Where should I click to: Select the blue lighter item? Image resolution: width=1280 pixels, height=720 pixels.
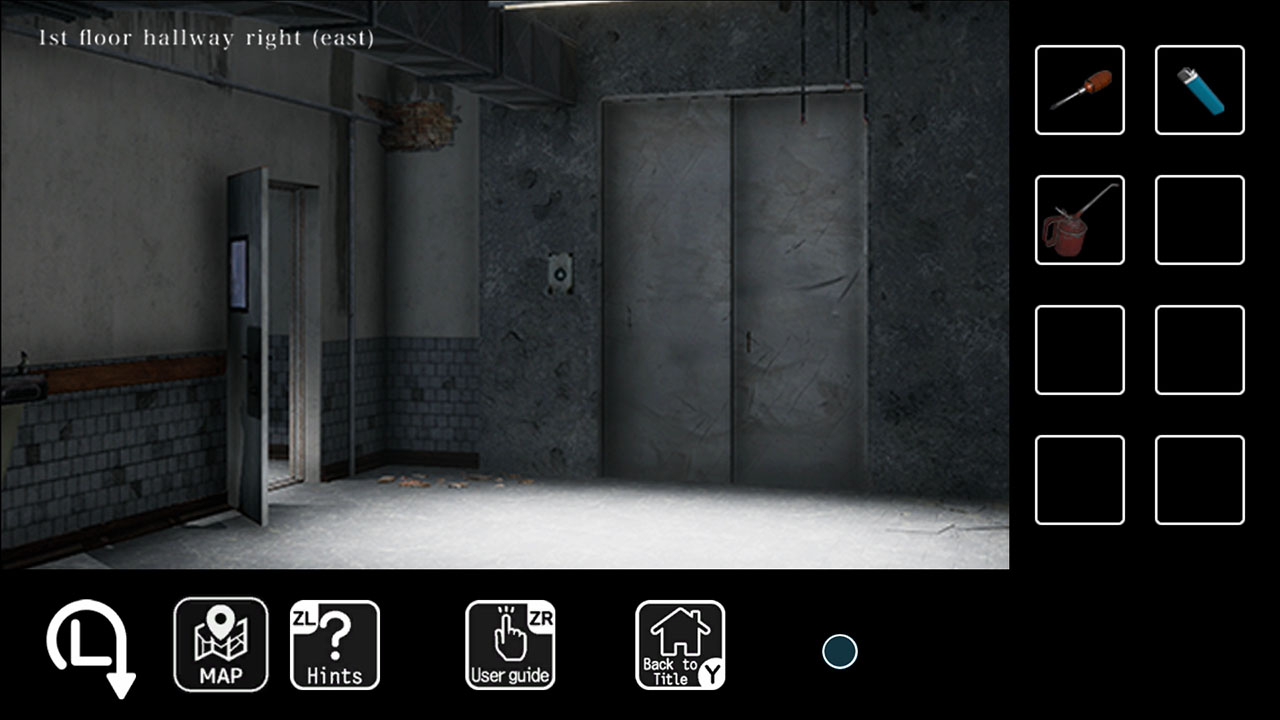[x=1199, y=90]
